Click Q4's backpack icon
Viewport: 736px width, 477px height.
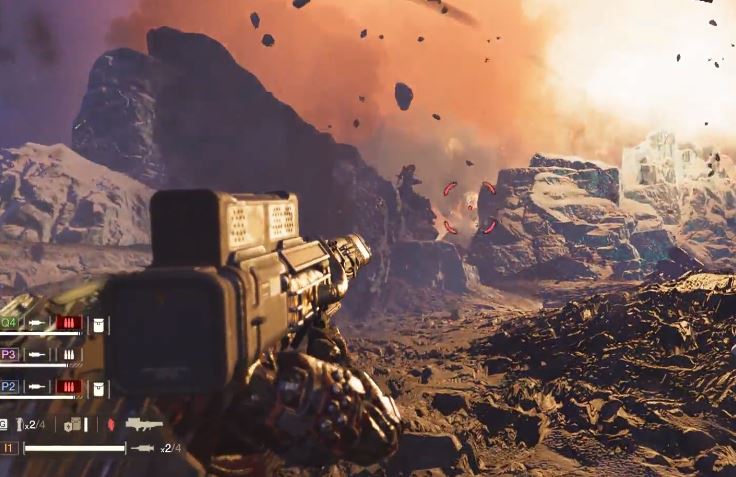[x=98, y=324]
